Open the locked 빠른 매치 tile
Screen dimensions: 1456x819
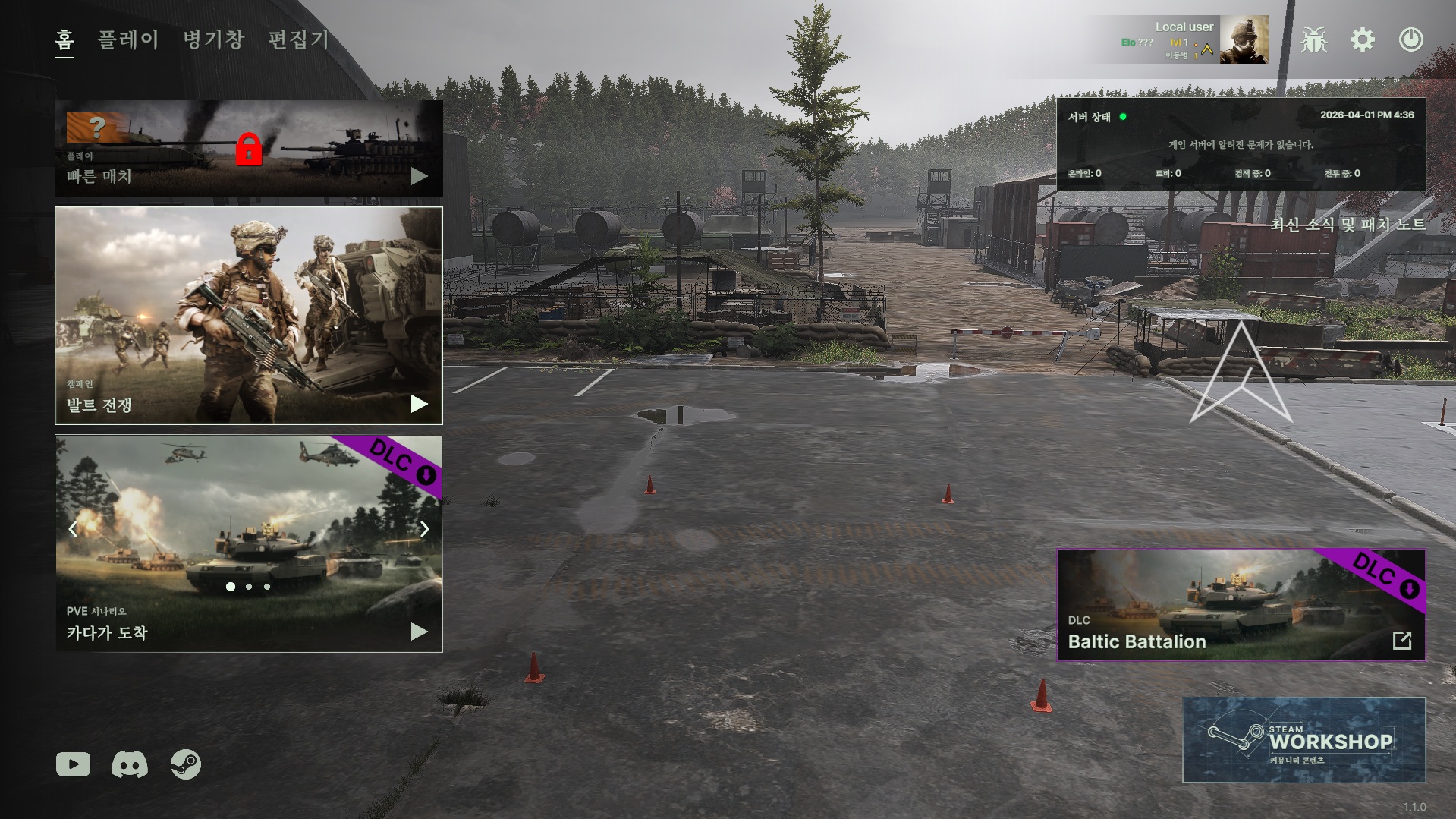point(248,149)
